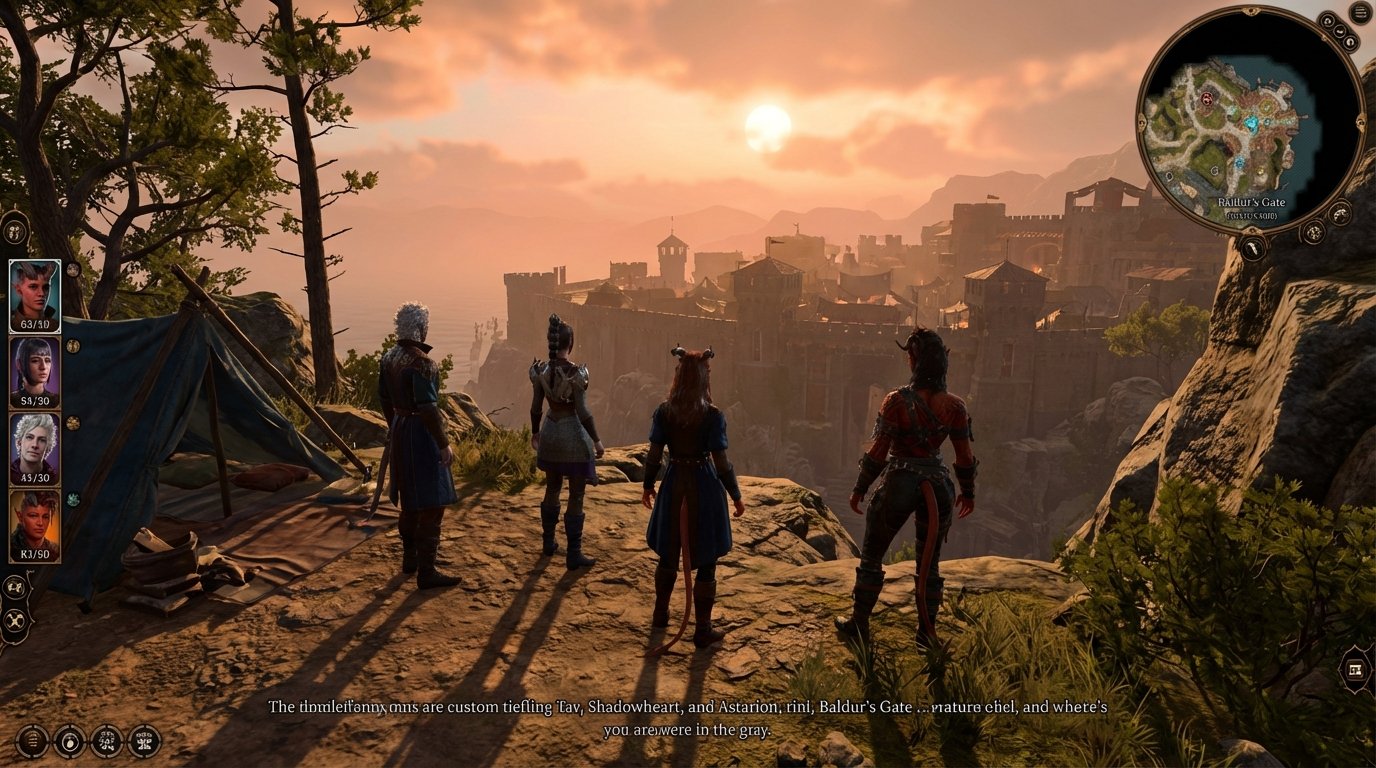
Task: Open the hamburger menu above the minimap
Action: (x=1359, y=14)
